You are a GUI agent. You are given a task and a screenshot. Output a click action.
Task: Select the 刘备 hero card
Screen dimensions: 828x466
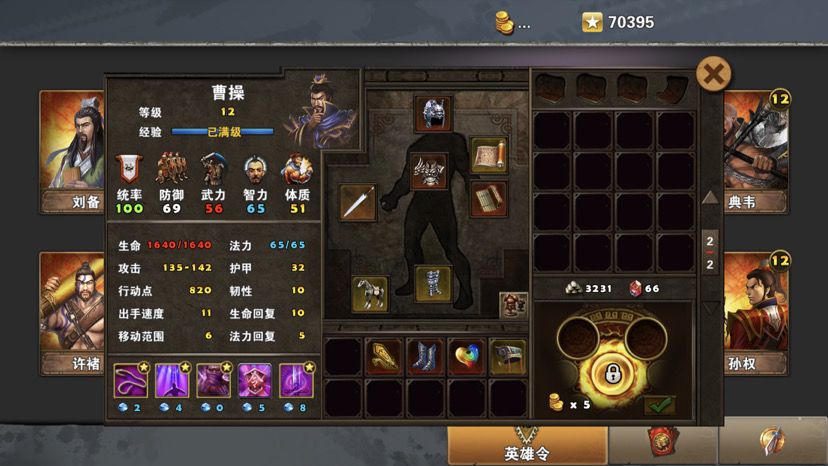click(71, 149)
